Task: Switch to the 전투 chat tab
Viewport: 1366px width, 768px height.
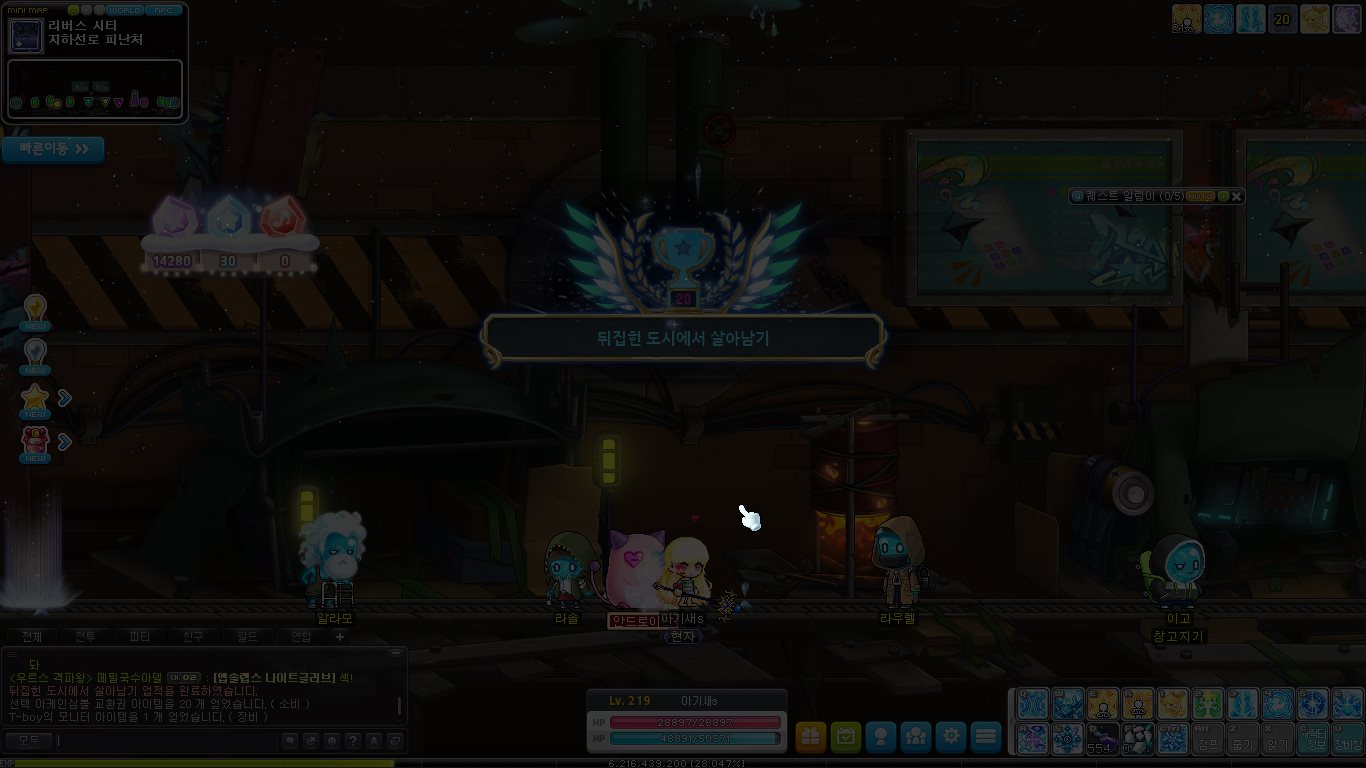Action: coord(86,637)
